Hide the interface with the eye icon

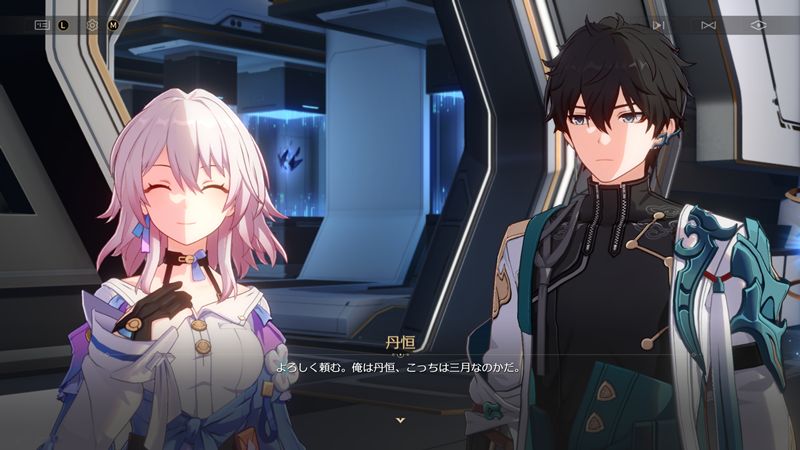[x=758, y=25]
